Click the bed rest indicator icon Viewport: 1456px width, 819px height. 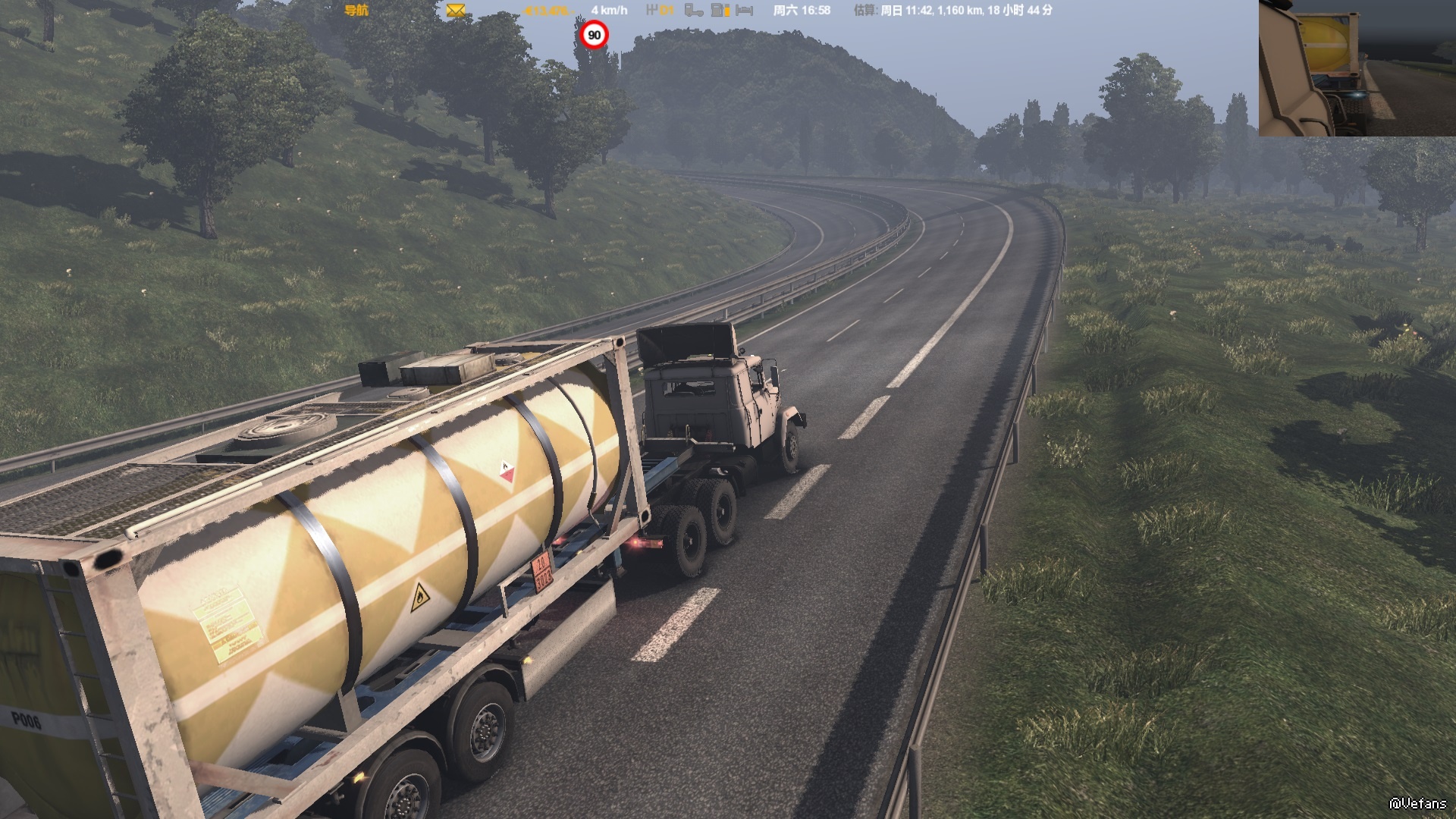click(745, 11)
